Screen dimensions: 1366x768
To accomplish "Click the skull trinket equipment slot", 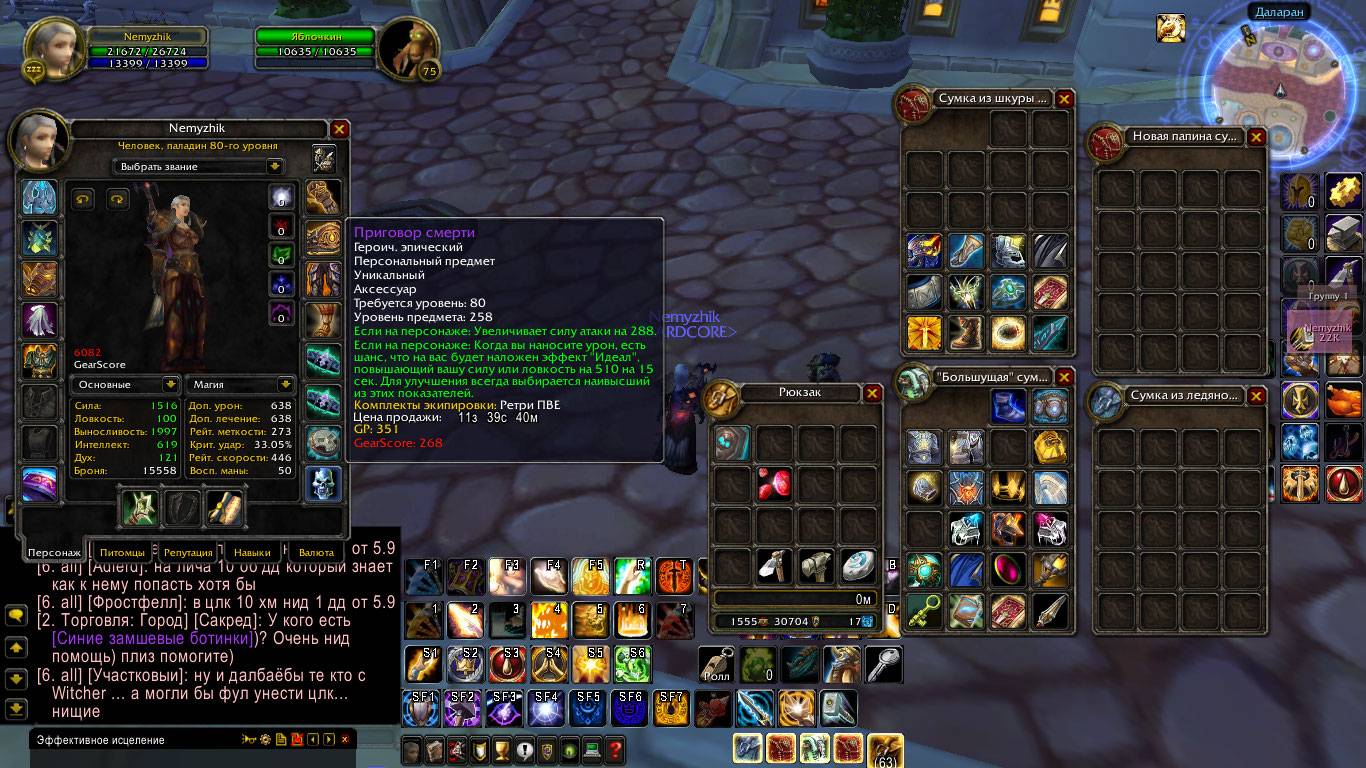I will pos(323,484).
